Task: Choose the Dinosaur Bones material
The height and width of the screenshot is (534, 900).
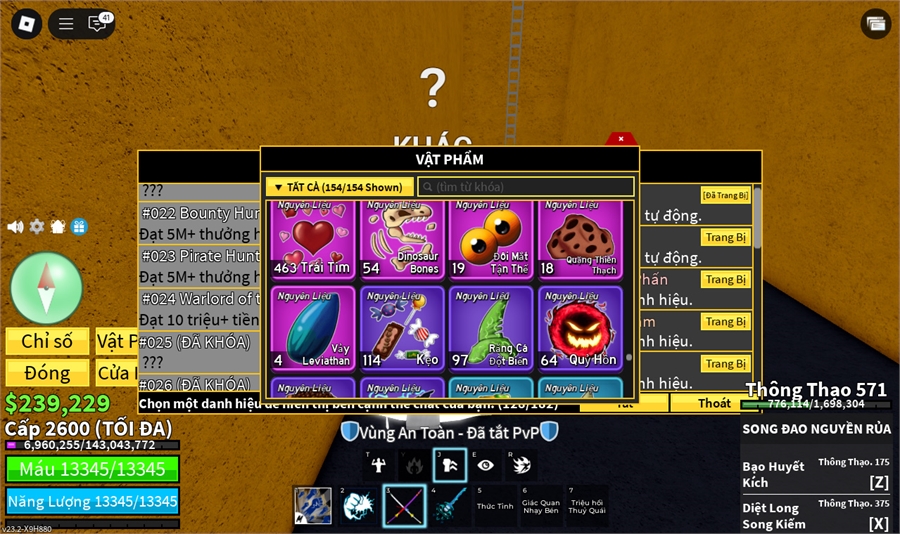Action: point(401,240)
